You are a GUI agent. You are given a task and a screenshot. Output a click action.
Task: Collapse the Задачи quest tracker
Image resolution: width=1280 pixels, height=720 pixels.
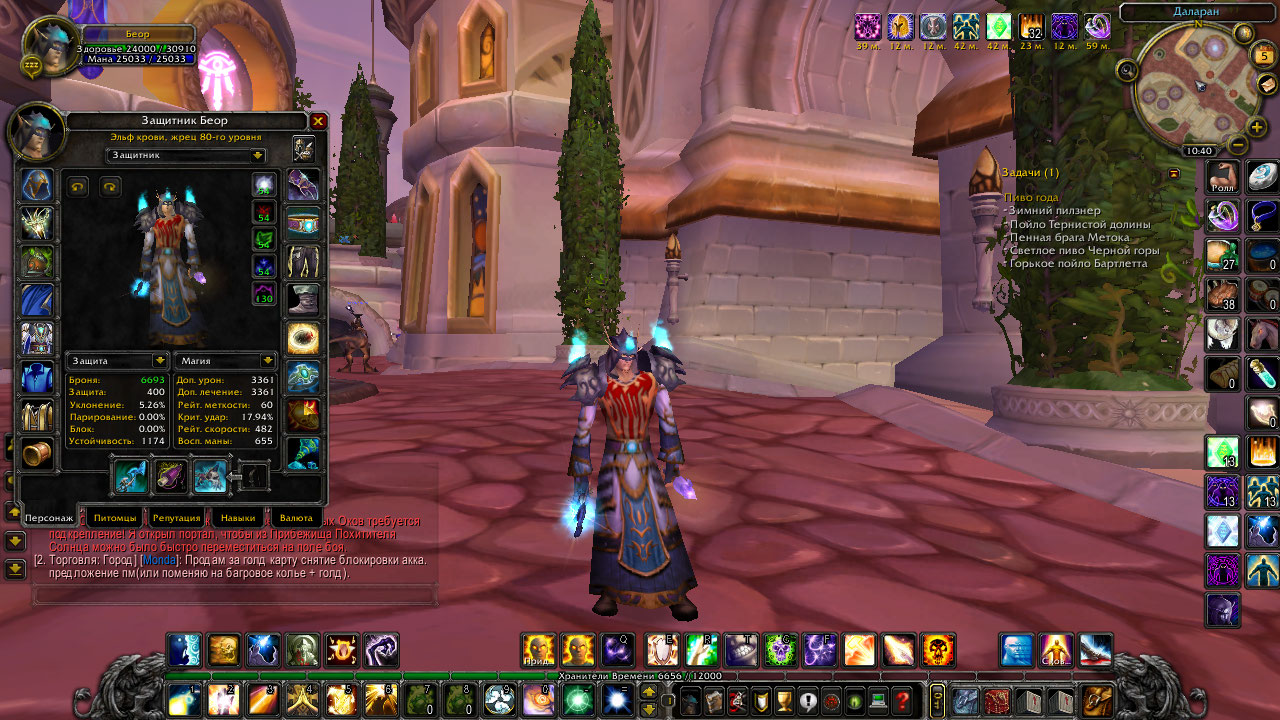[x=1174, y=173]
